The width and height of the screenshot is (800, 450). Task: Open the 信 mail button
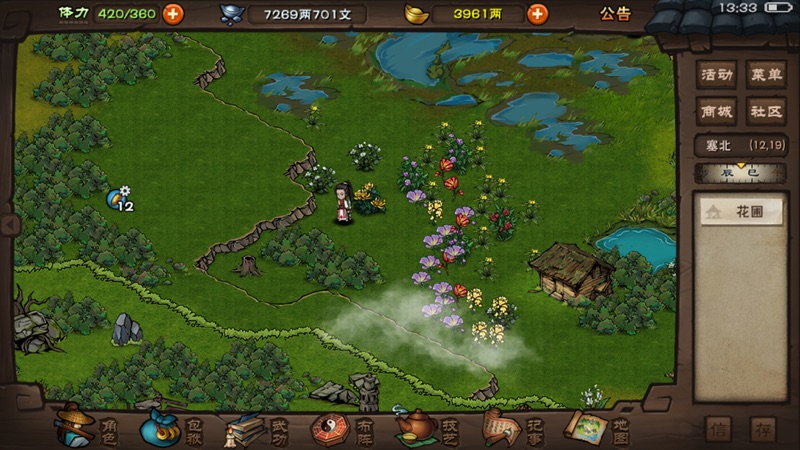[718, 430]
